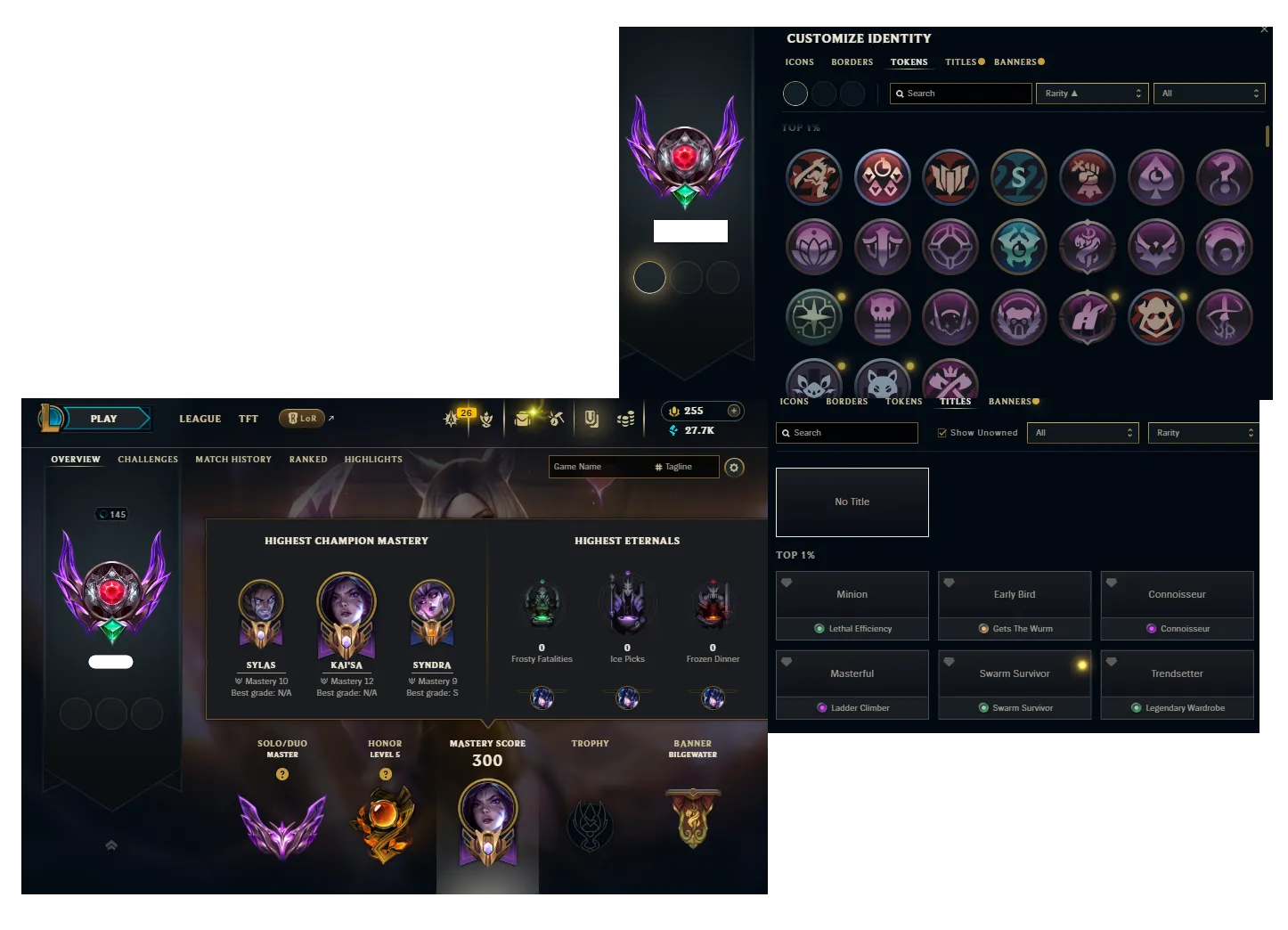Collapse the profile sidebar with chevron arrow
Screen dimensions: 1288x930
click(x=111, y=845)
